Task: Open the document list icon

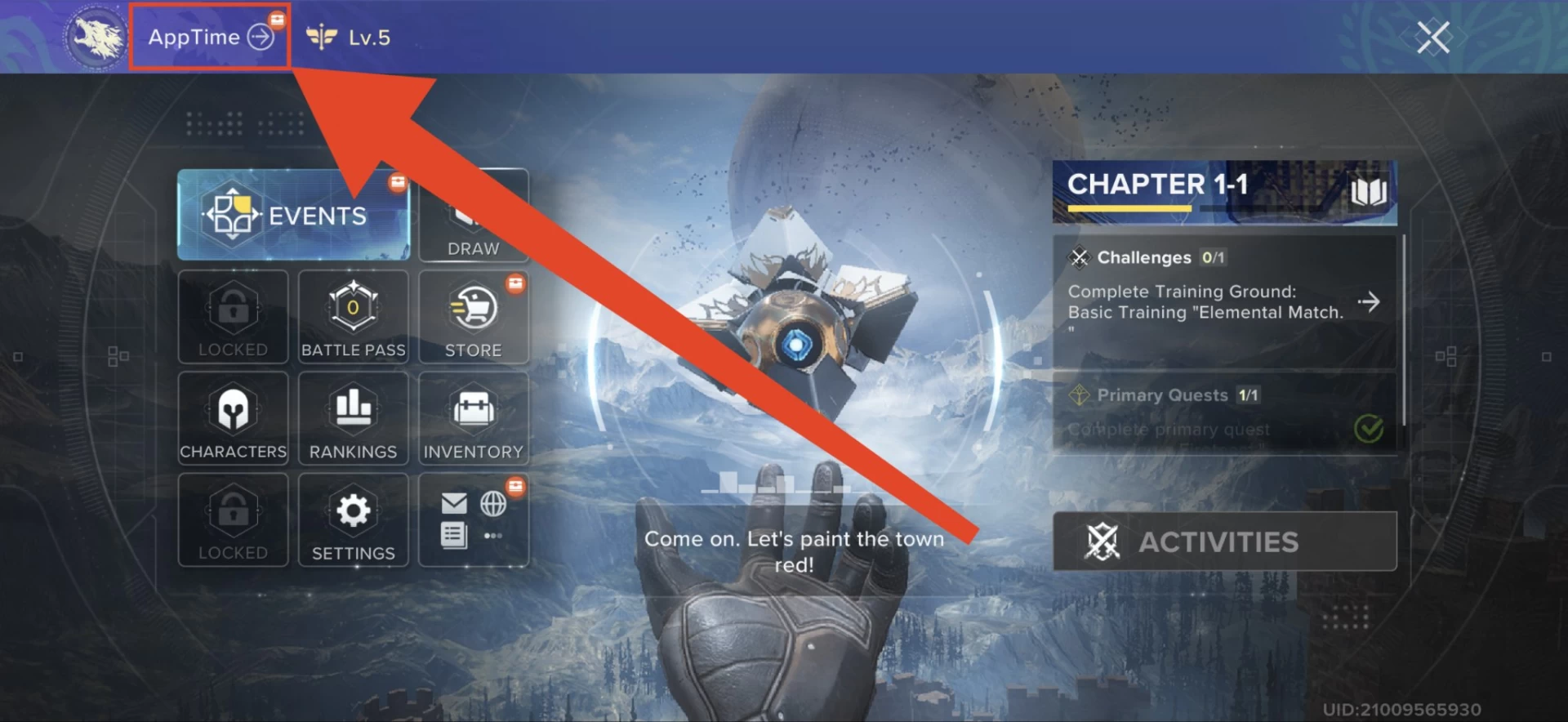Action: tap(454, 536)
